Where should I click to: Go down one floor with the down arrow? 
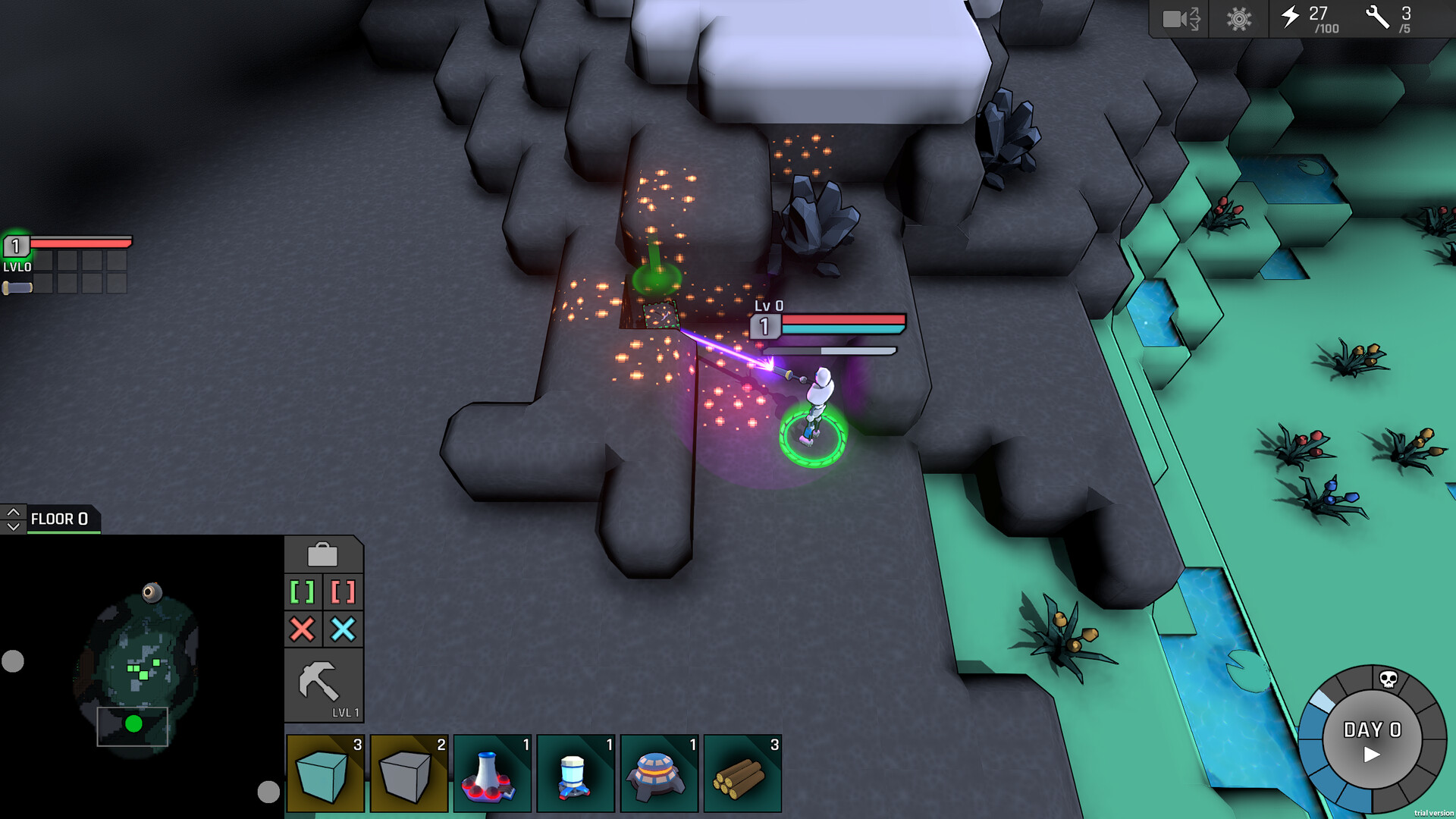click(13, 526)
